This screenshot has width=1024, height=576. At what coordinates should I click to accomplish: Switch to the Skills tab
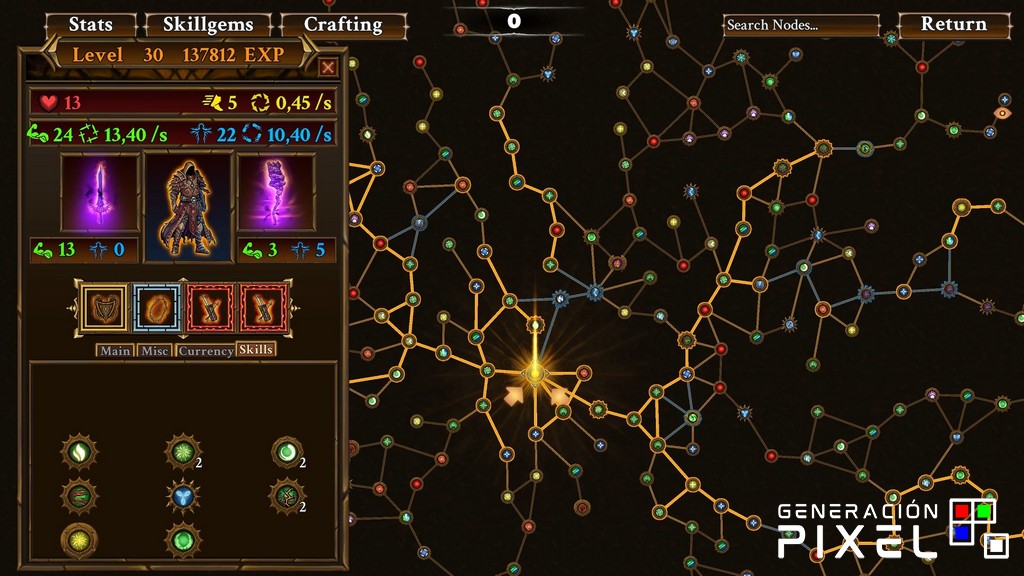(256, 350)
